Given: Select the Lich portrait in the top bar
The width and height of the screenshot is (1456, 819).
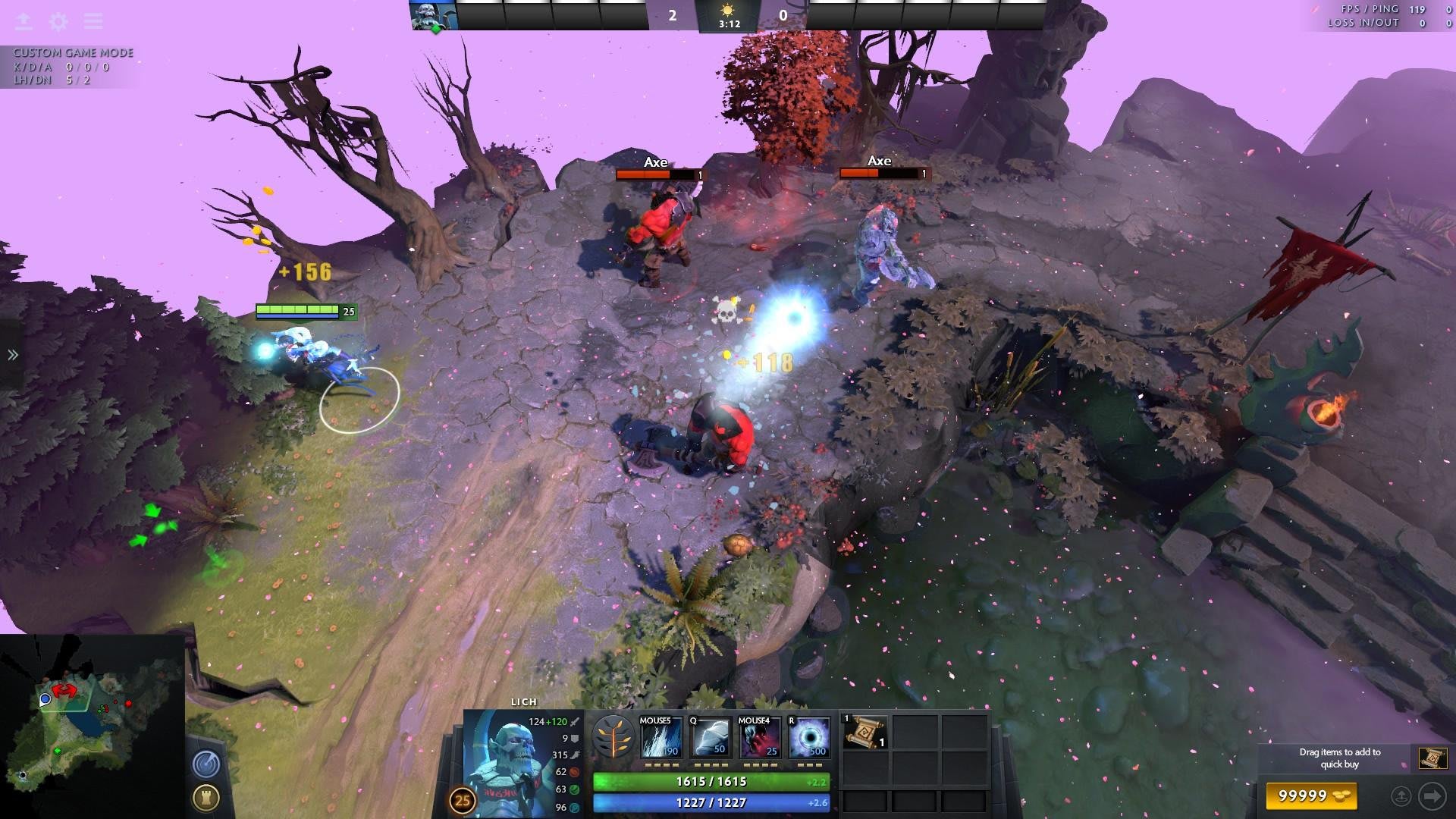Looking at the screenshot, I should (x=433, y=15).
